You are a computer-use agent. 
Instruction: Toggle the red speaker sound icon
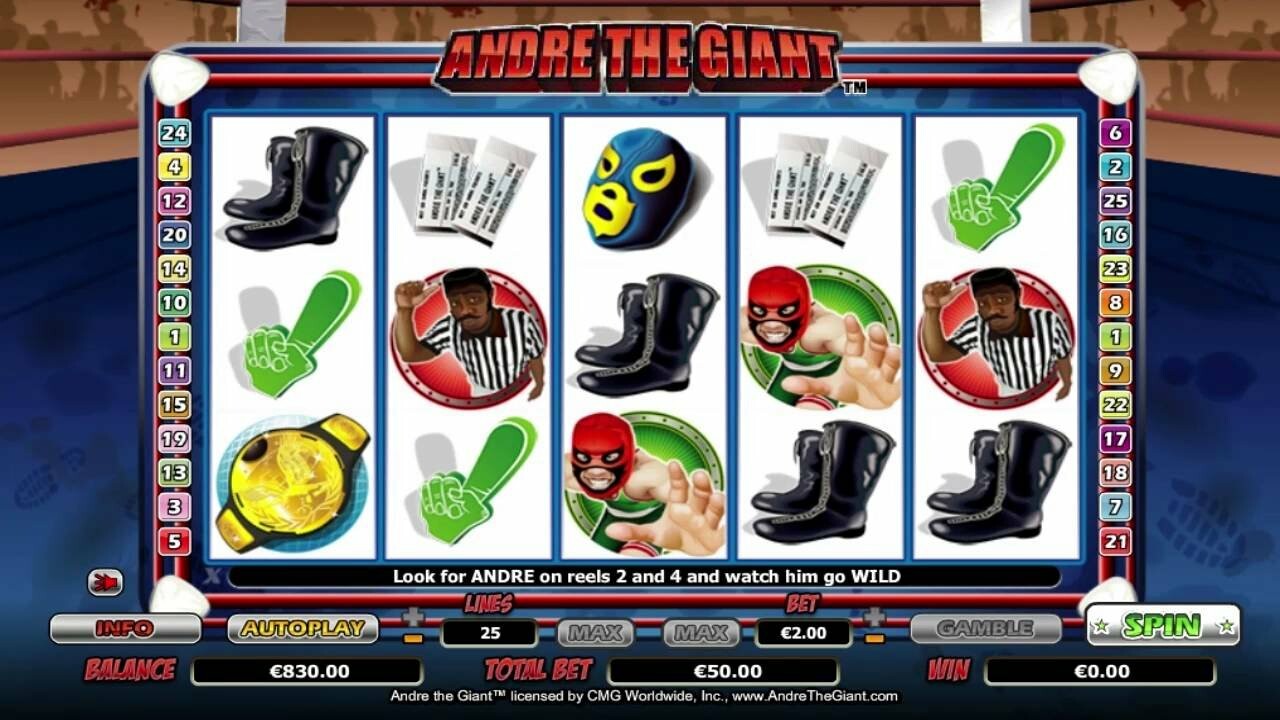click(105, 581)
